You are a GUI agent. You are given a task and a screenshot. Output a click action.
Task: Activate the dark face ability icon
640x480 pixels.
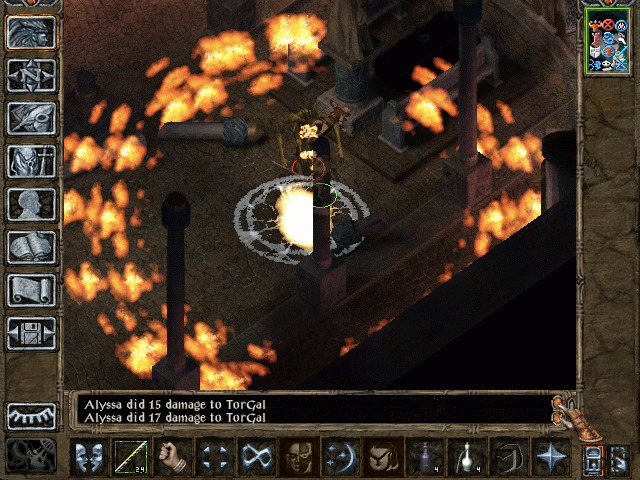299,456
